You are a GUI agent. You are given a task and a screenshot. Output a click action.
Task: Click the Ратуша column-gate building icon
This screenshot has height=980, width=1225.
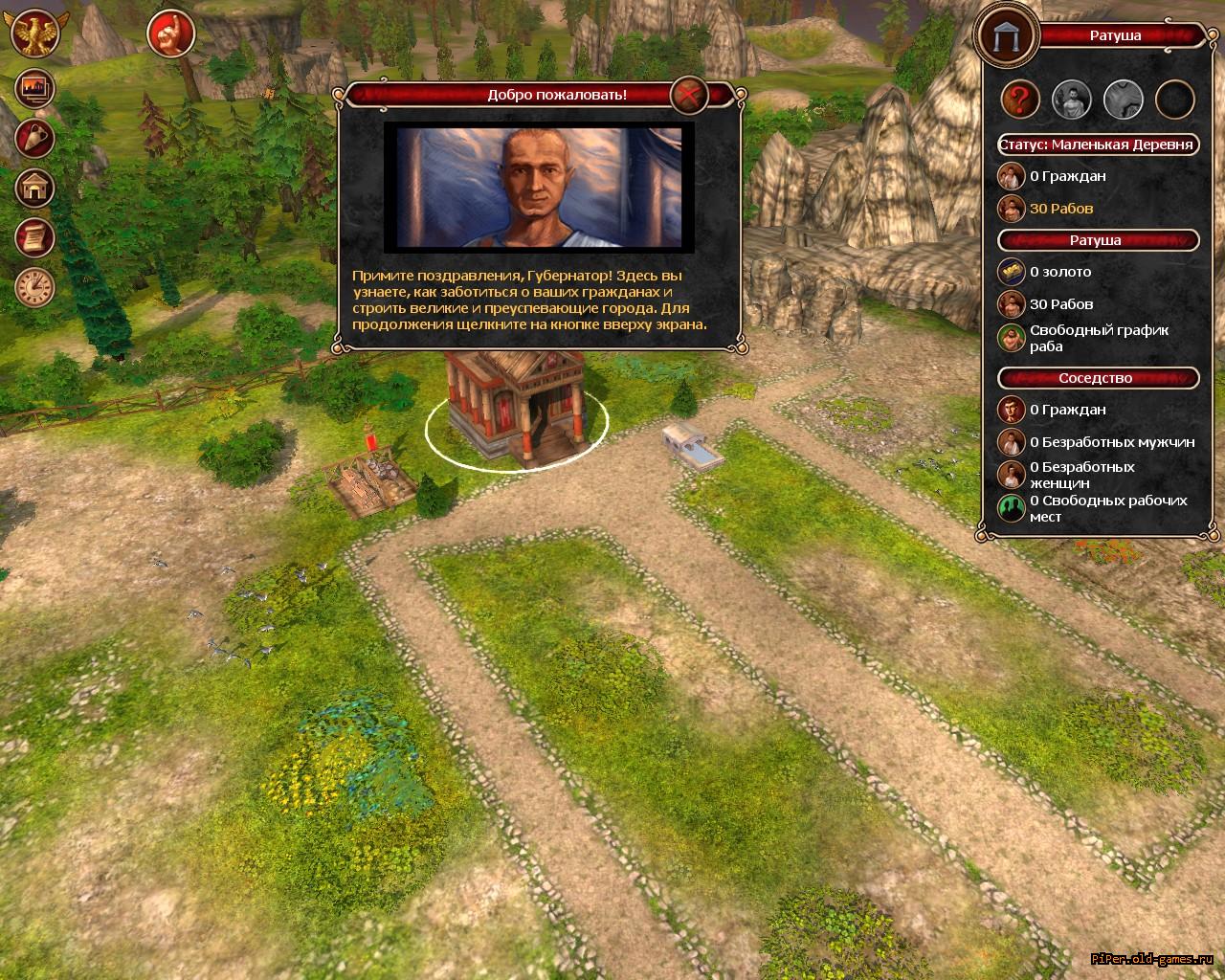1006,34
